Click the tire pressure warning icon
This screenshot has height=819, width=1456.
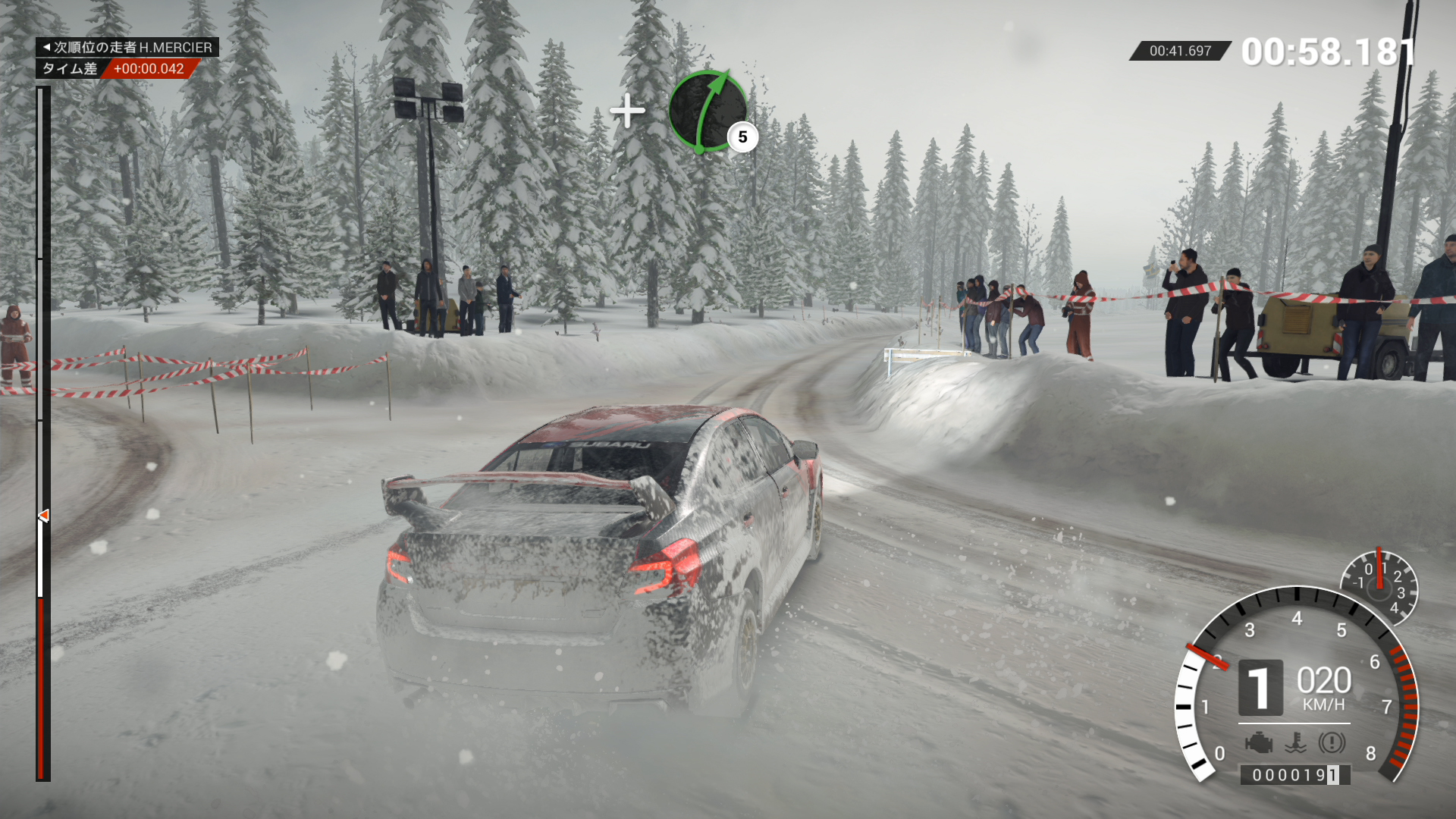pyautogui.click(x=1332, y=742)
